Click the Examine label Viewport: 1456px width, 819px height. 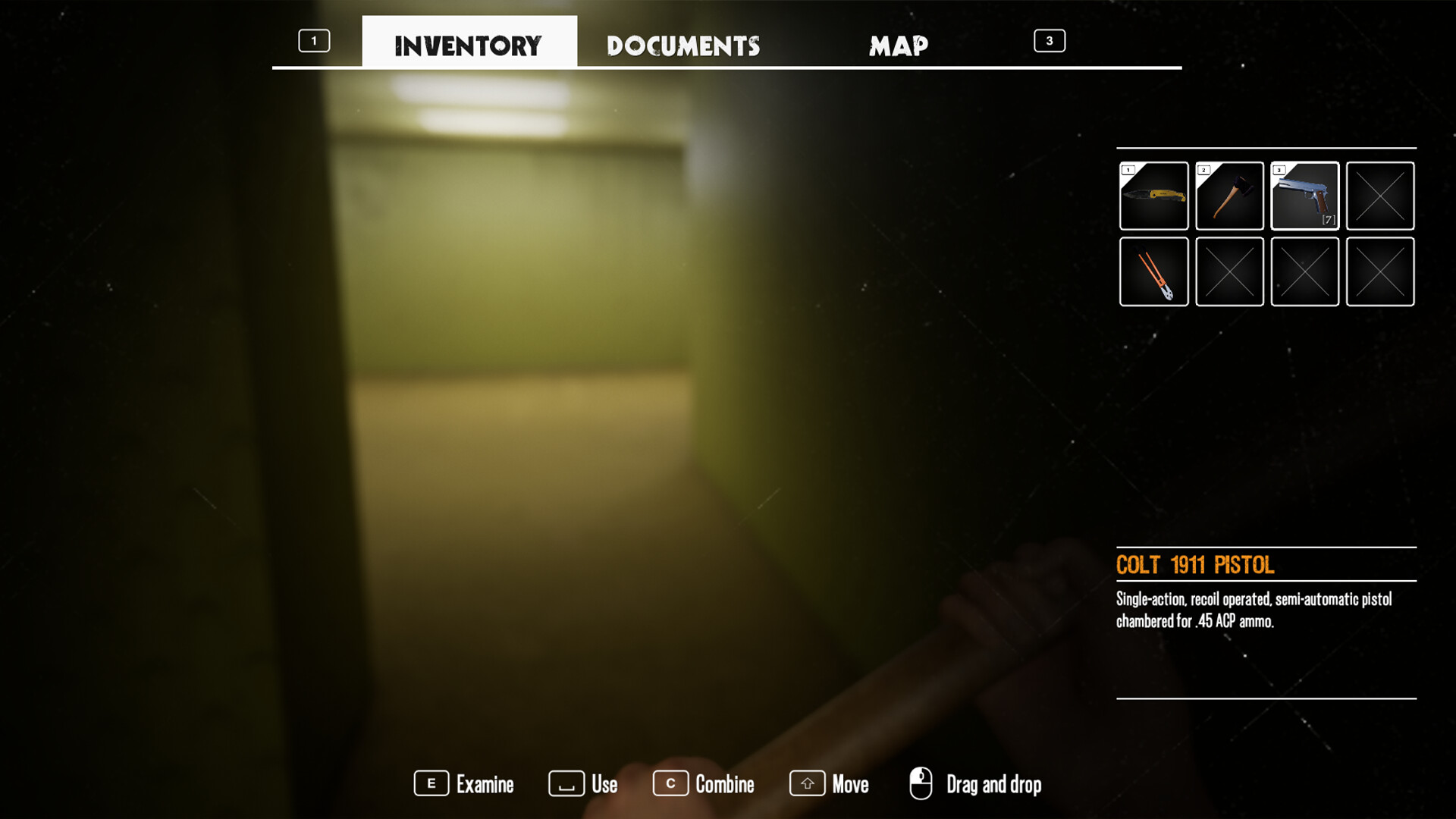point(485,784)
